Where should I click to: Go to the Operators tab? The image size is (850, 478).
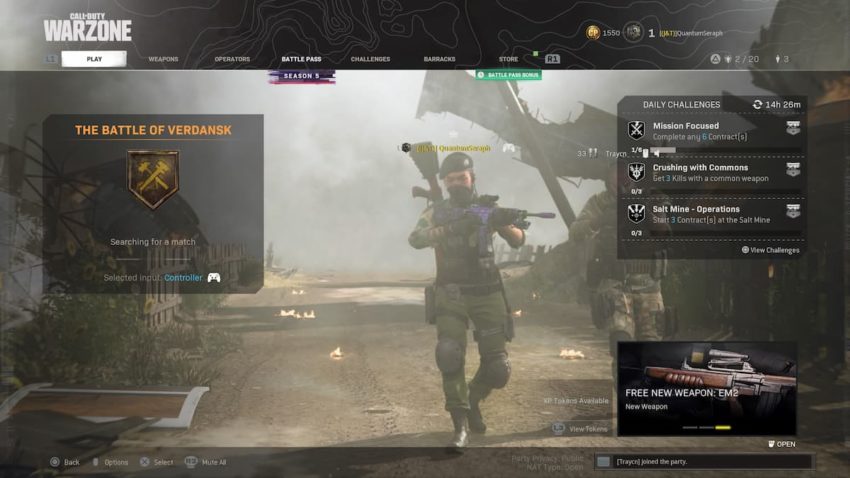coord(232,59)
